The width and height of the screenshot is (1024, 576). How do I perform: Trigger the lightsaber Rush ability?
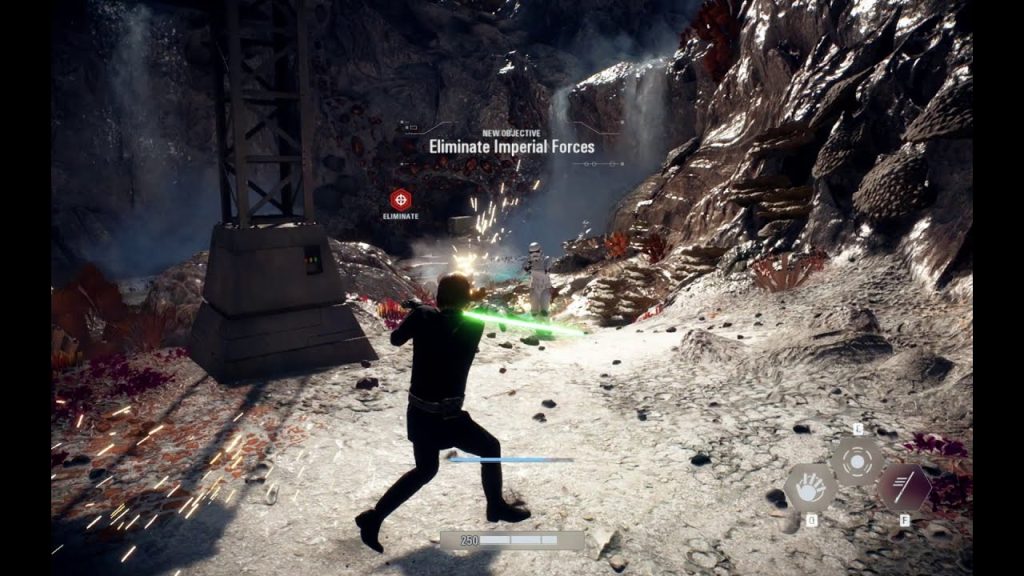point(904,488)
